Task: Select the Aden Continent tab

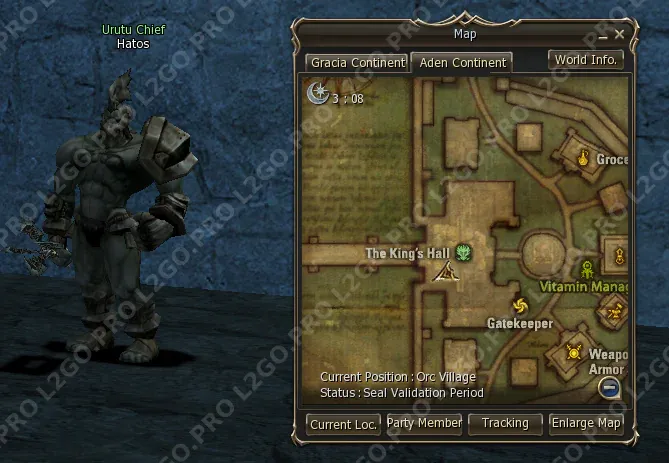Action: (462, 62)
